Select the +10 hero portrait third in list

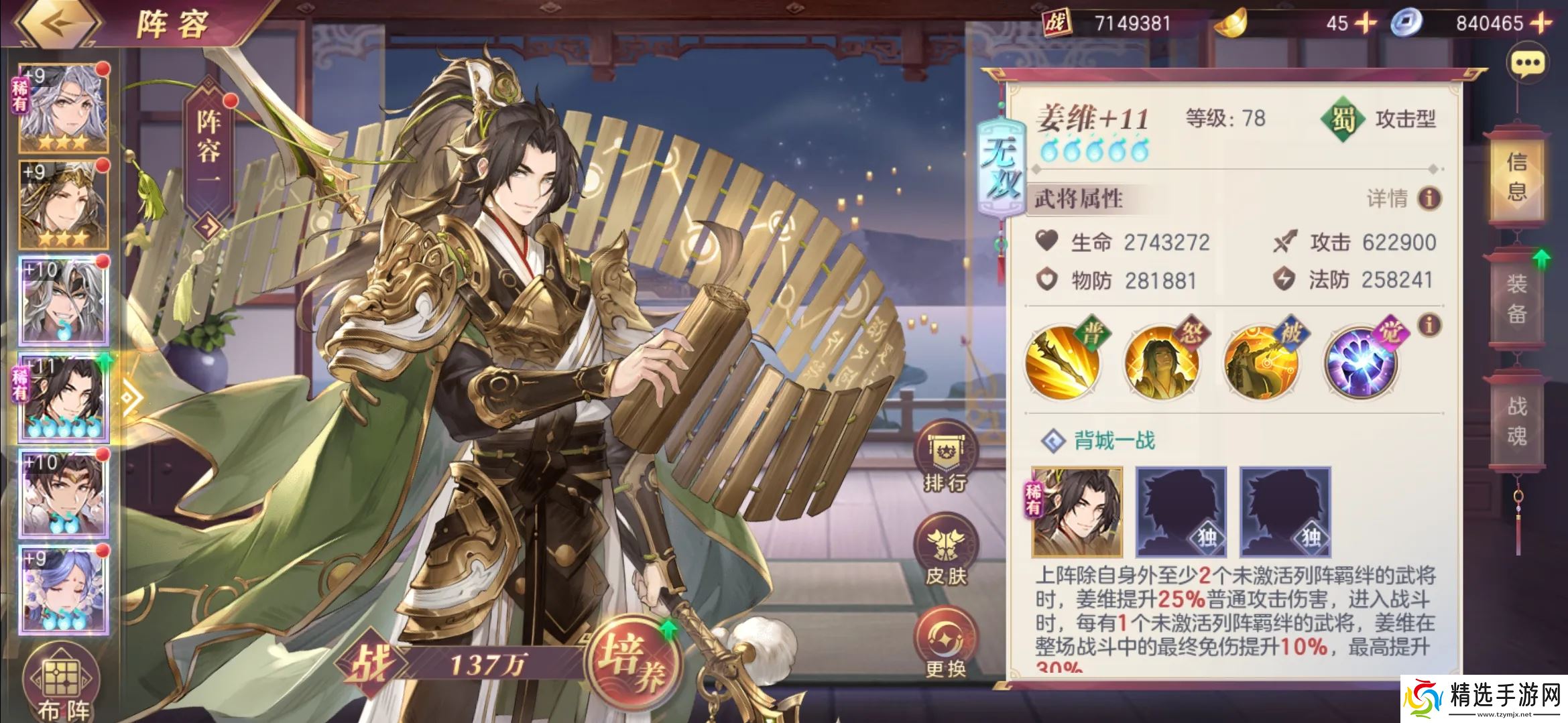click(64, 302)
